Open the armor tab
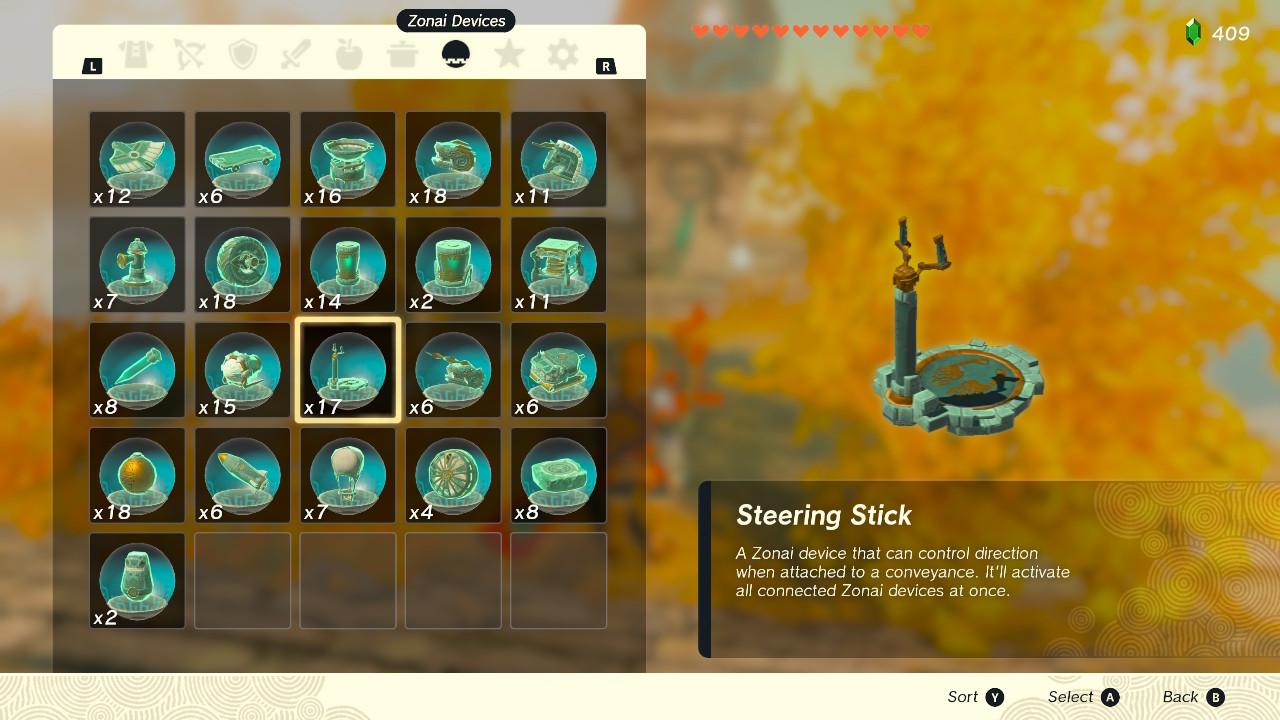Viewport: 1280px width, 720px height. (x=136, y=55)
